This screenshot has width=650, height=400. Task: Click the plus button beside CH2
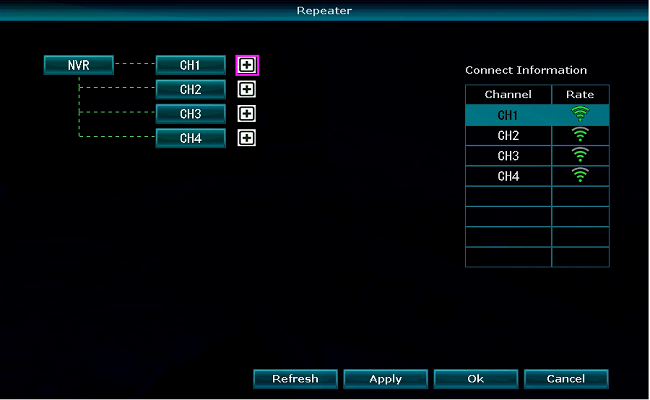247,89
